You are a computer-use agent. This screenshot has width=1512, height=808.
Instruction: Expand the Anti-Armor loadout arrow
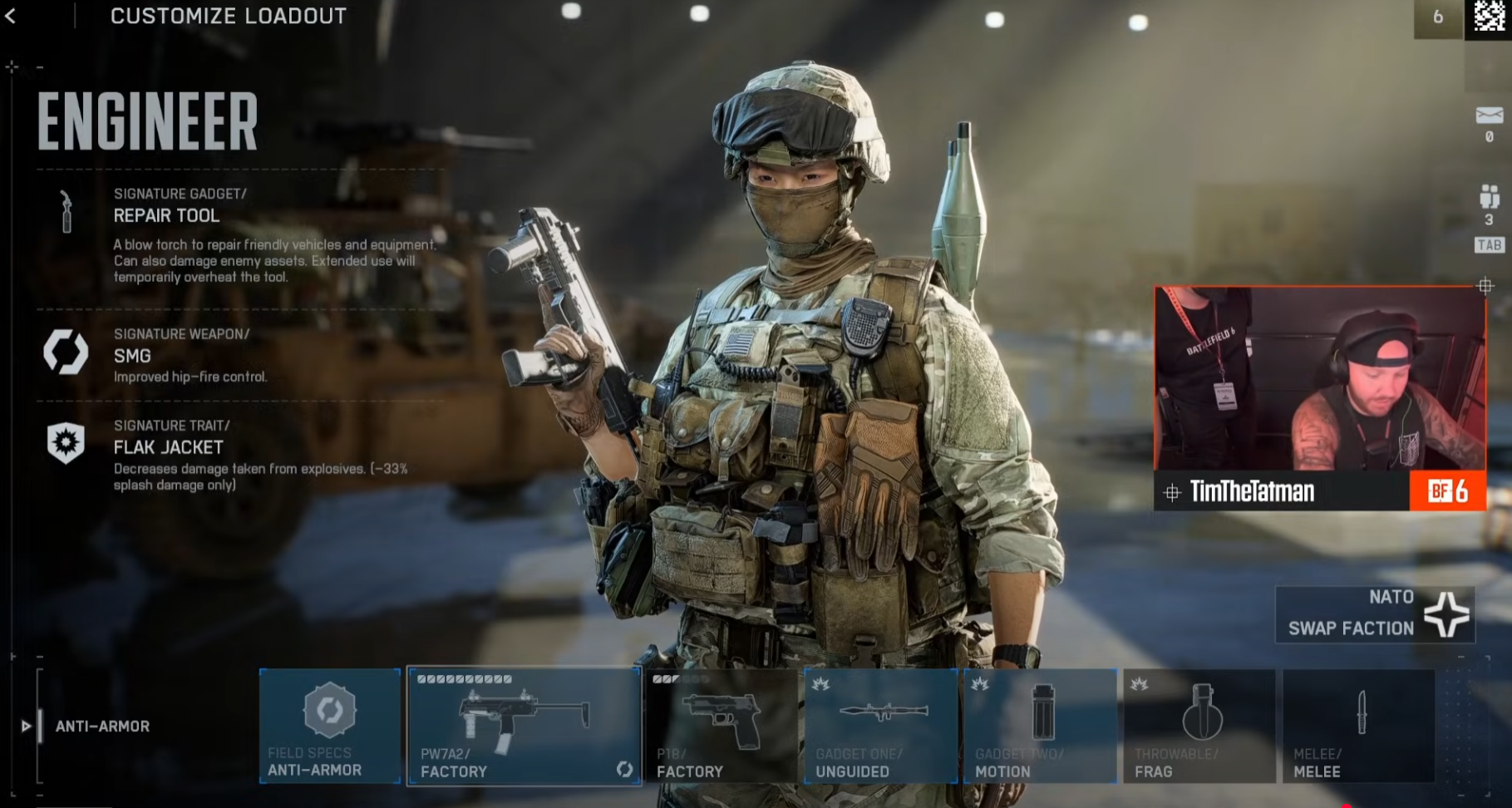[26, 727]
